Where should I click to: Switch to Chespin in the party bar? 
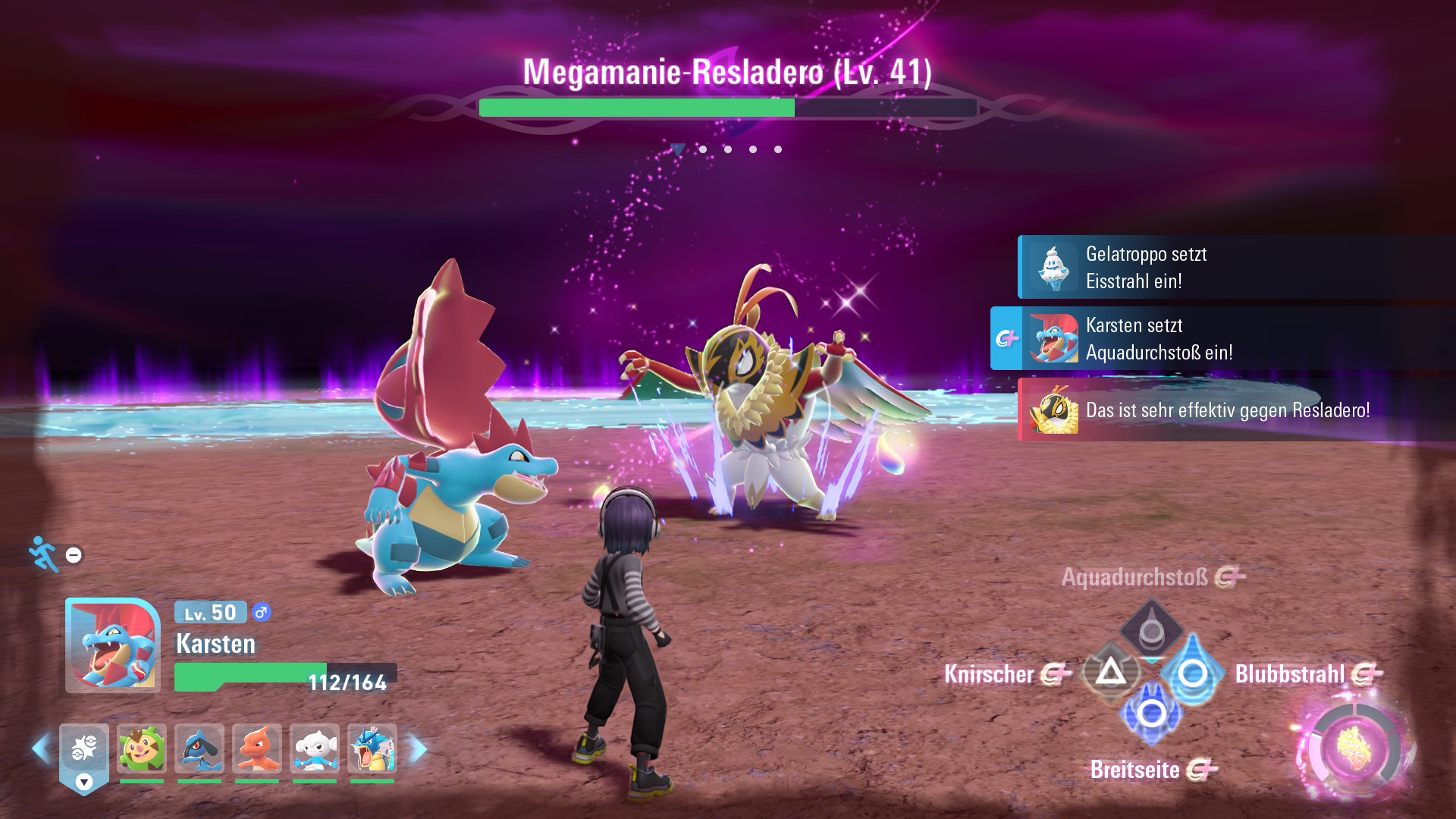(x=142, y=749)
